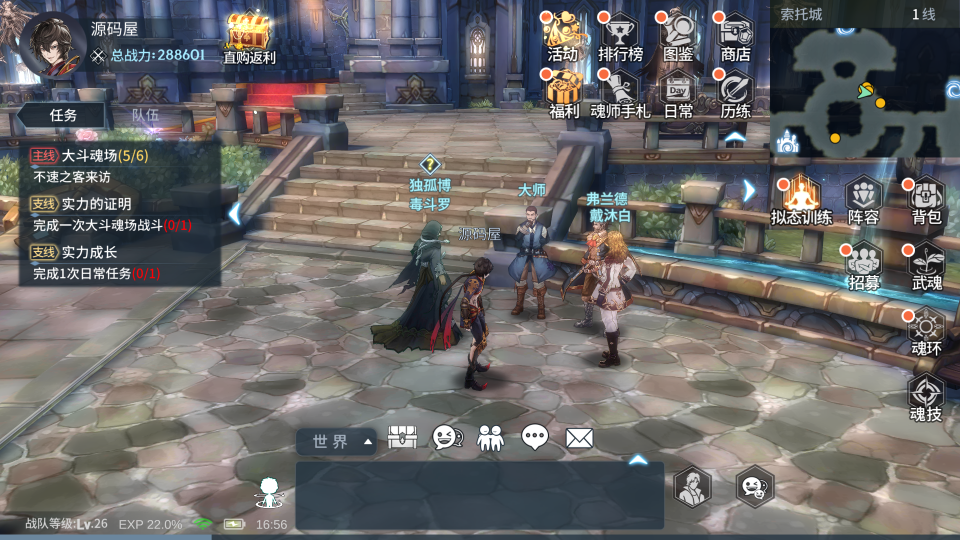Open the 招募 recruit menu

863,265
